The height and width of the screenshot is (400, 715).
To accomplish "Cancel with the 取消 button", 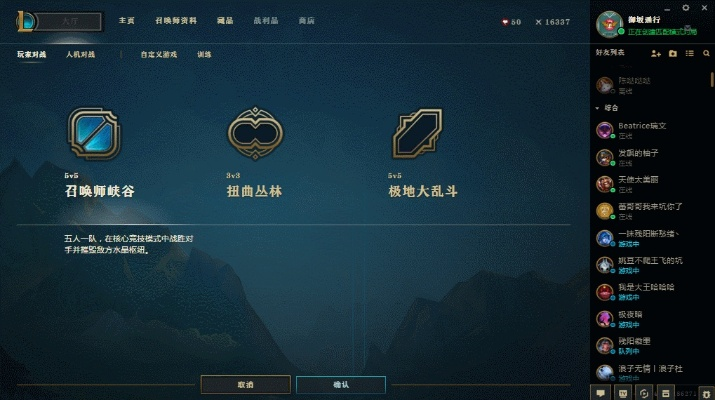I will click(245, 385).
